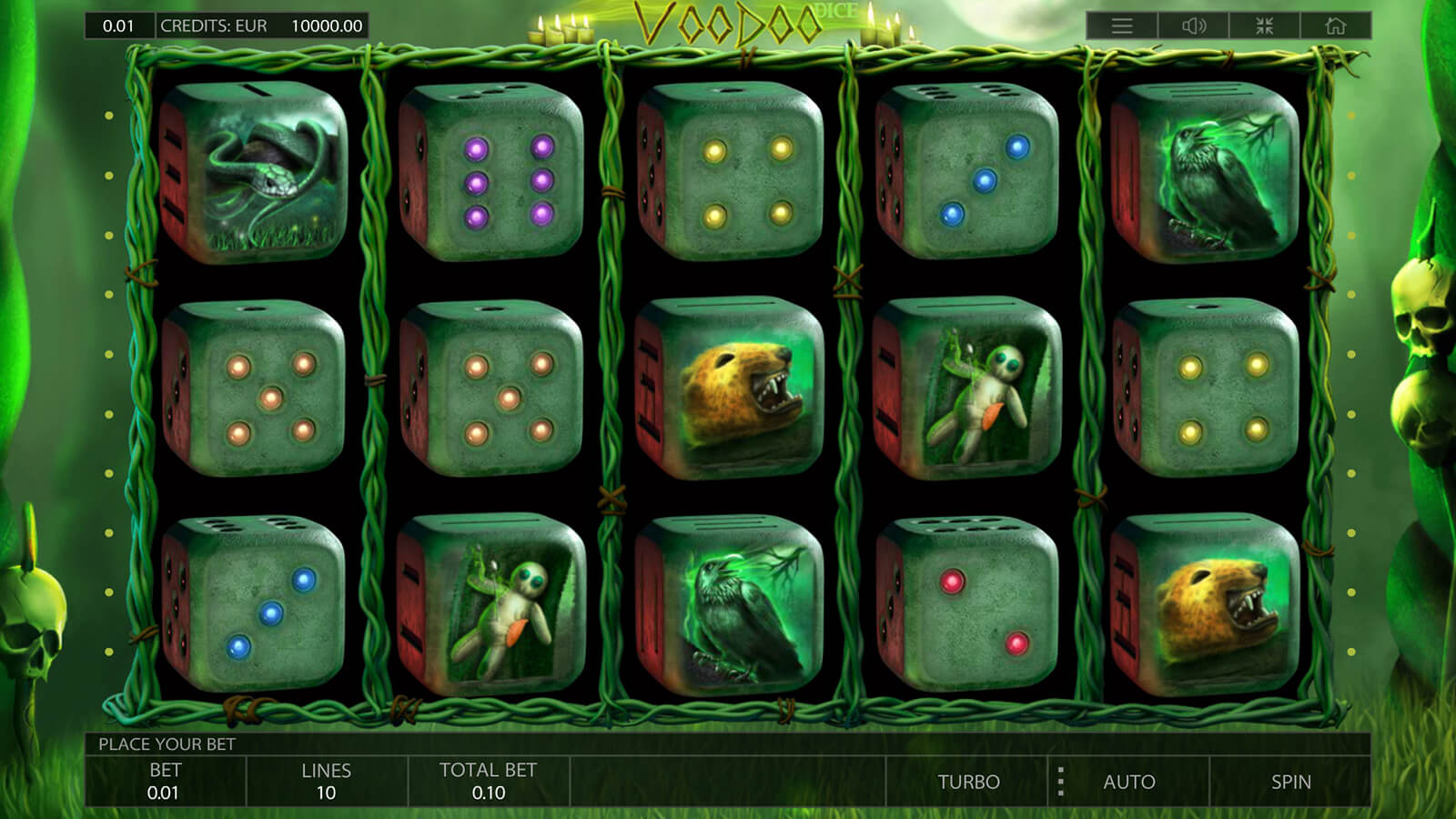
Task: Toggle the sound speaker icon
Action: coord(1193,25)
